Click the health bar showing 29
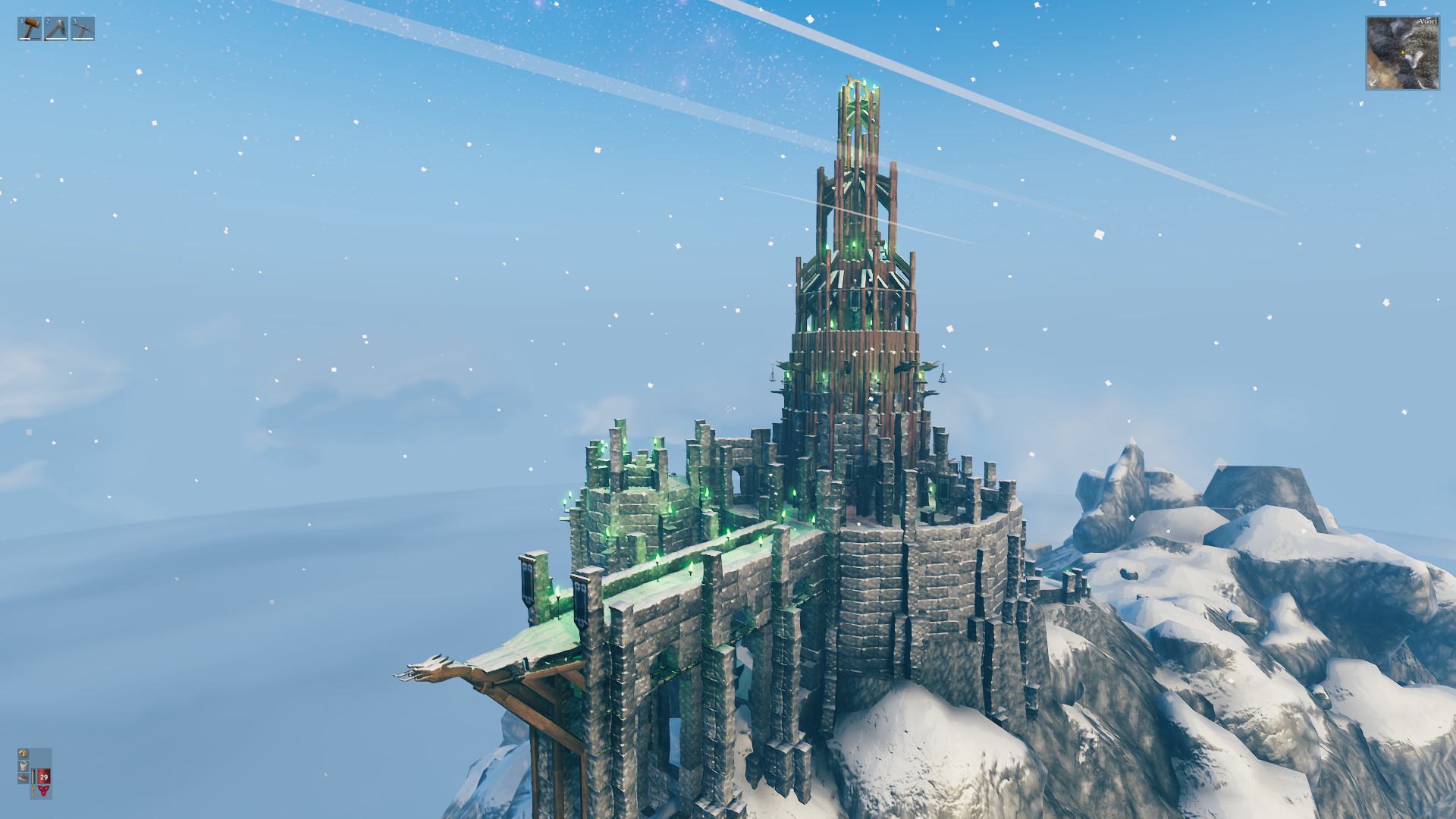The image size is (1456, 819). (44, 777)
